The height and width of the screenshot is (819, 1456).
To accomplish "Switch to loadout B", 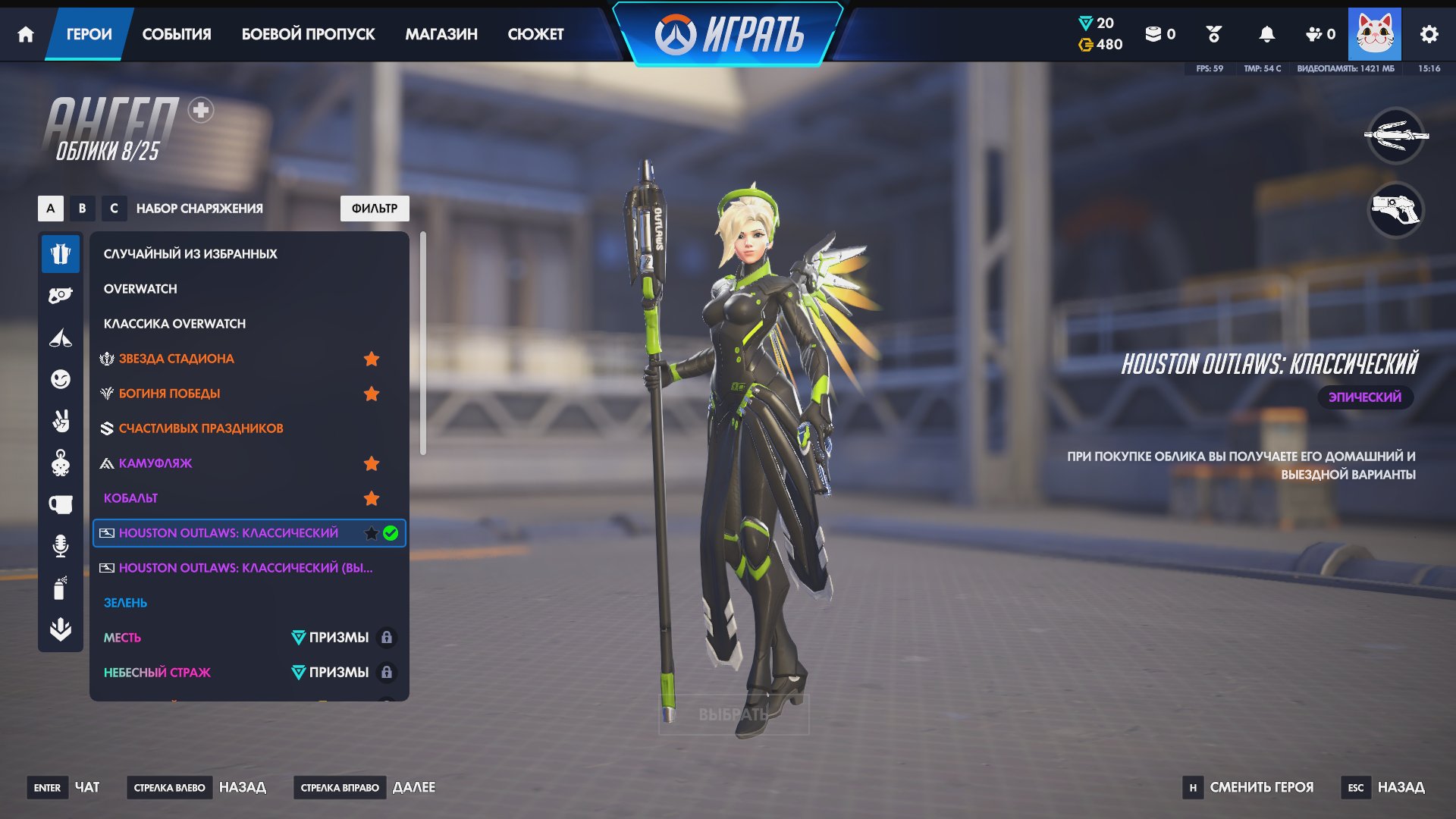I will tap(82, 209).
